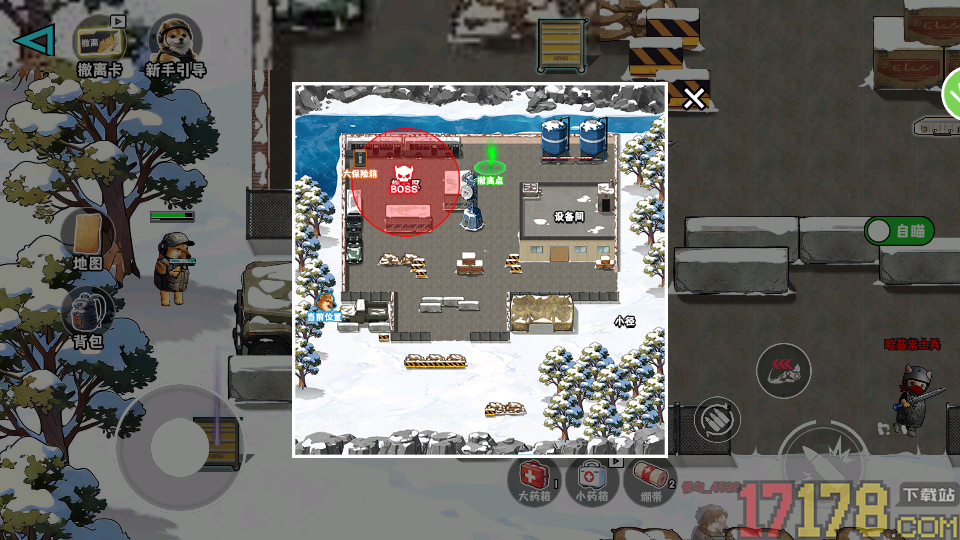960x540 pixels.
Task: Open the 地图 map button
Action: (88, 238)
